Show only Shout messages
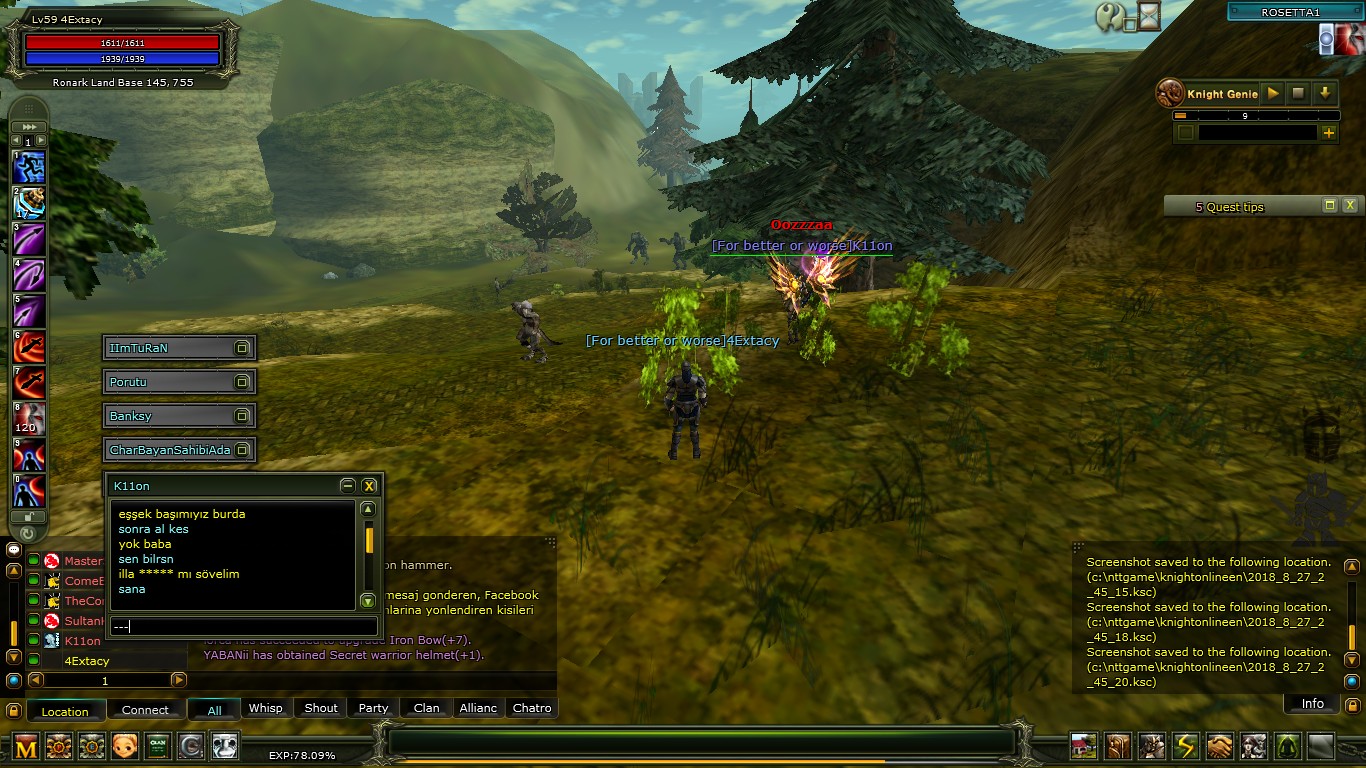Image resolution: width=1366 pixels, height=768 pixels. pos(320,708)
